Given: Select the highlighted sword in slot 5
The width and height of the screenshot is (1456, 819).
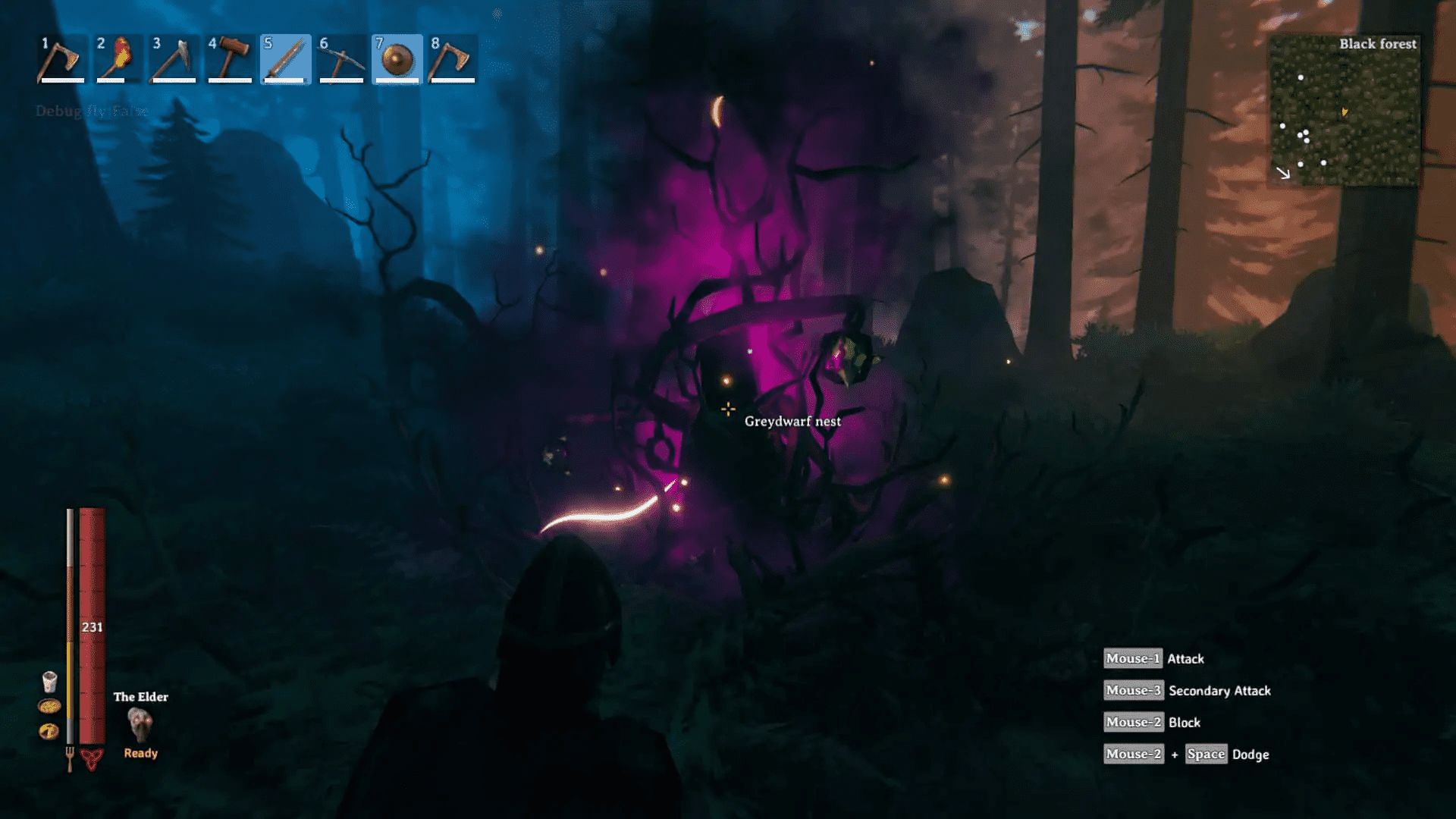Looking at the screenshot, I should (x=286, y=59).
